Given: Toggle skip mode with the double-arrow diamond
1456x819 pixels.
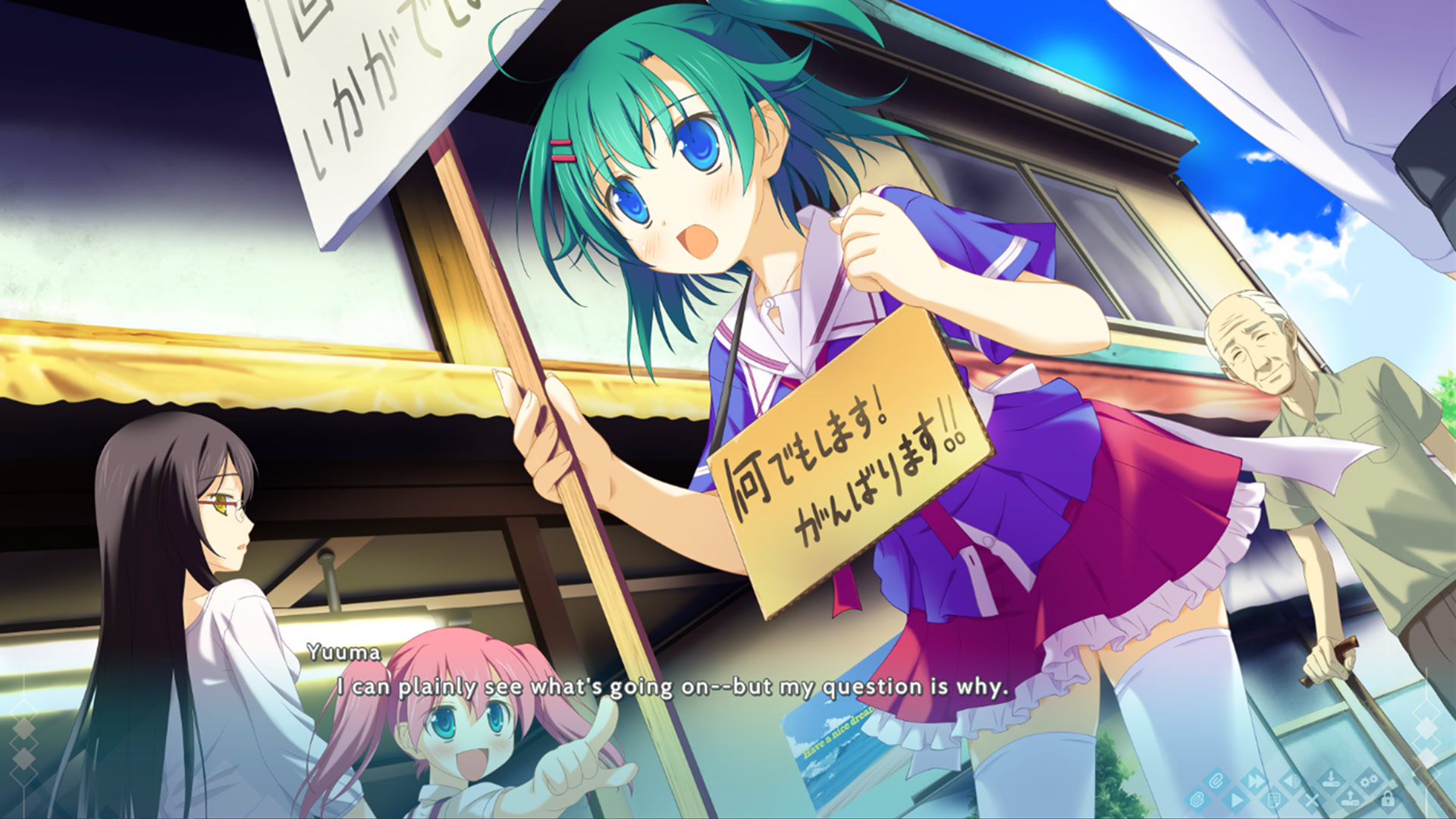Looking at the screenshot, I should [1255, 782].
